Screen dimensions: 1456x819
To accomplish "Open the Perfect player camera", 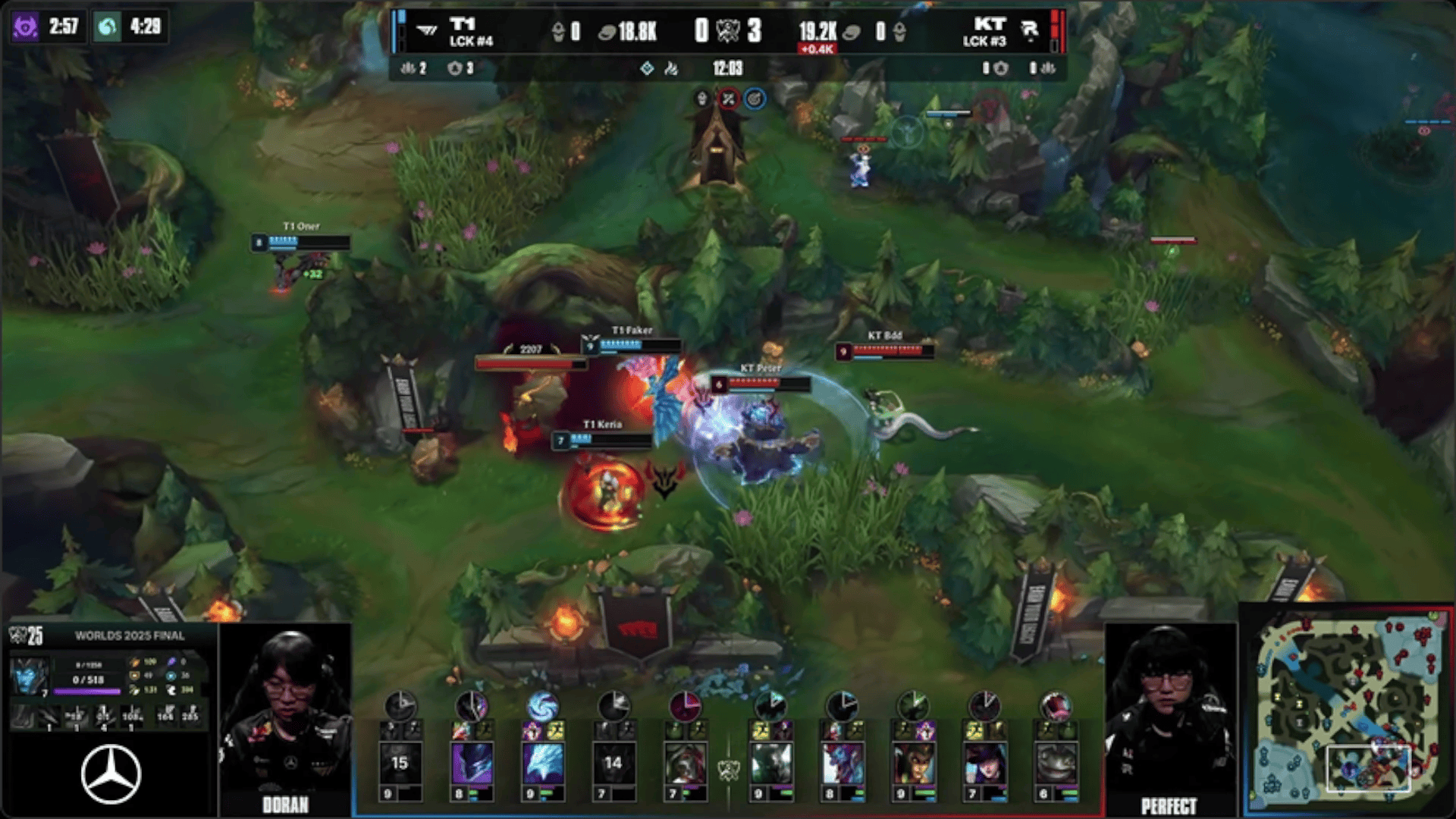I will point(1169,717).
